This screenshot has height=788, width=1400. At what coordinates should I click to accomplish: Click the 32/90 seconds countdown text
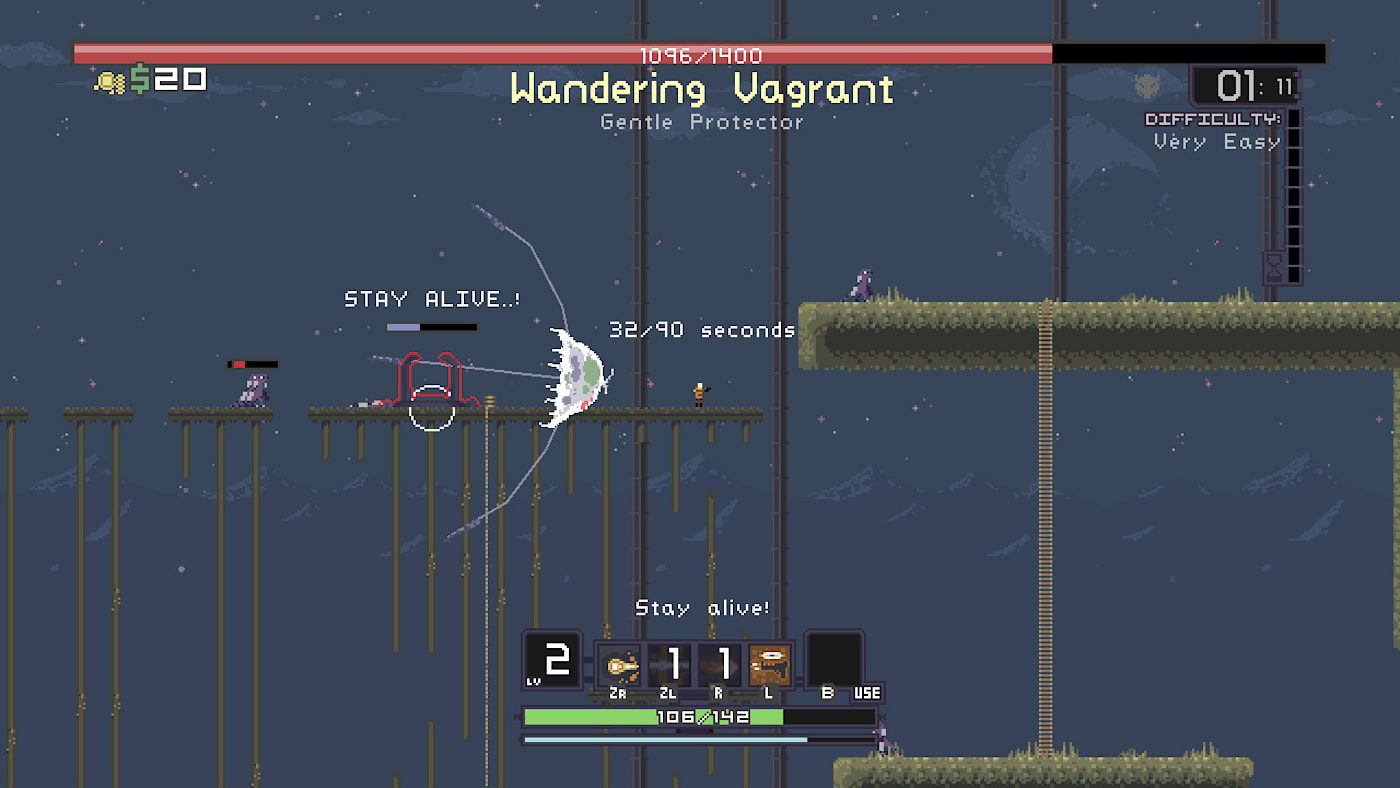[700, 330]
